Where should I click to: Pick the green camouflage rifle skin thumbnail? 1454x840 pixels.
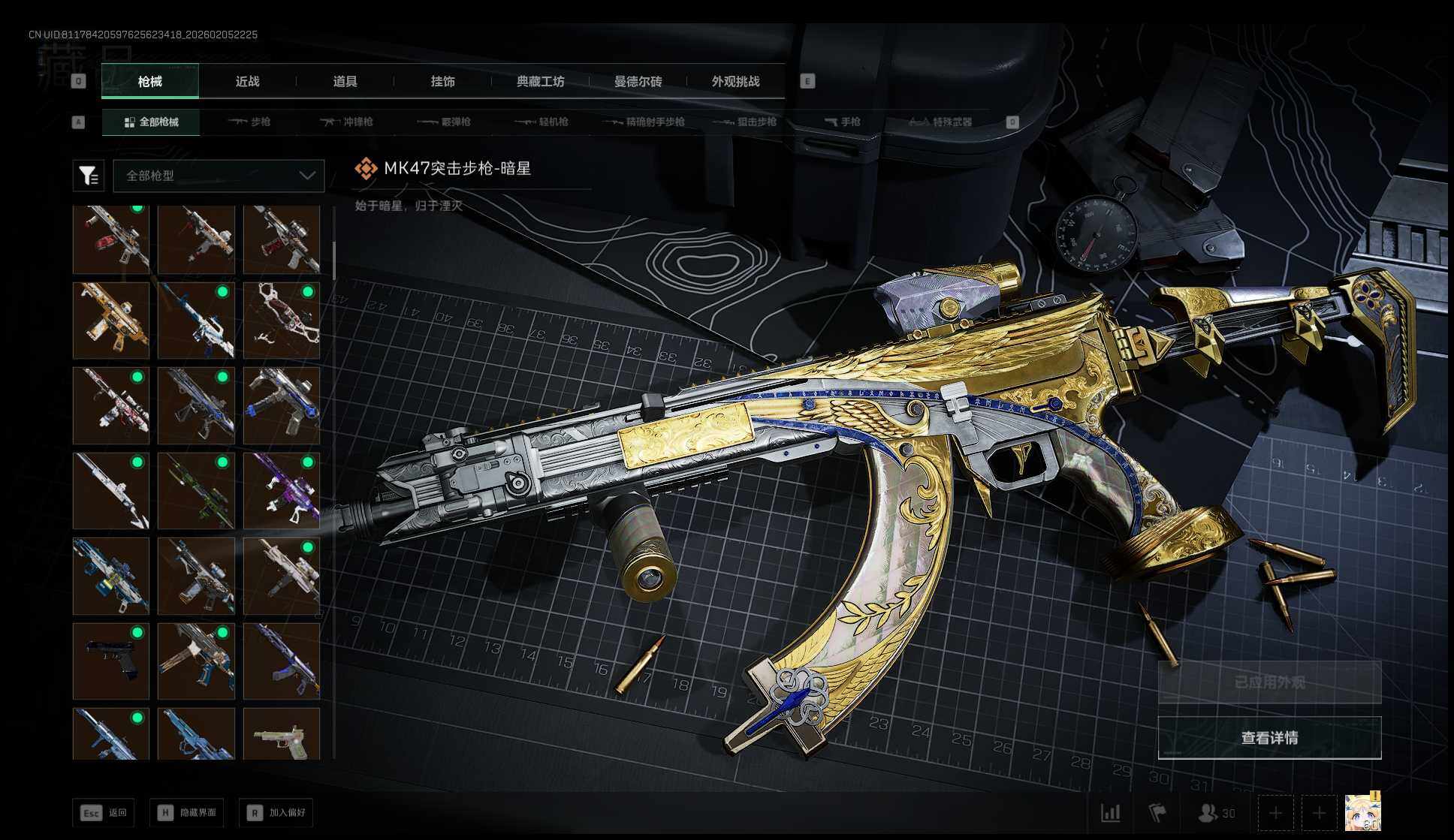point(196,491)
